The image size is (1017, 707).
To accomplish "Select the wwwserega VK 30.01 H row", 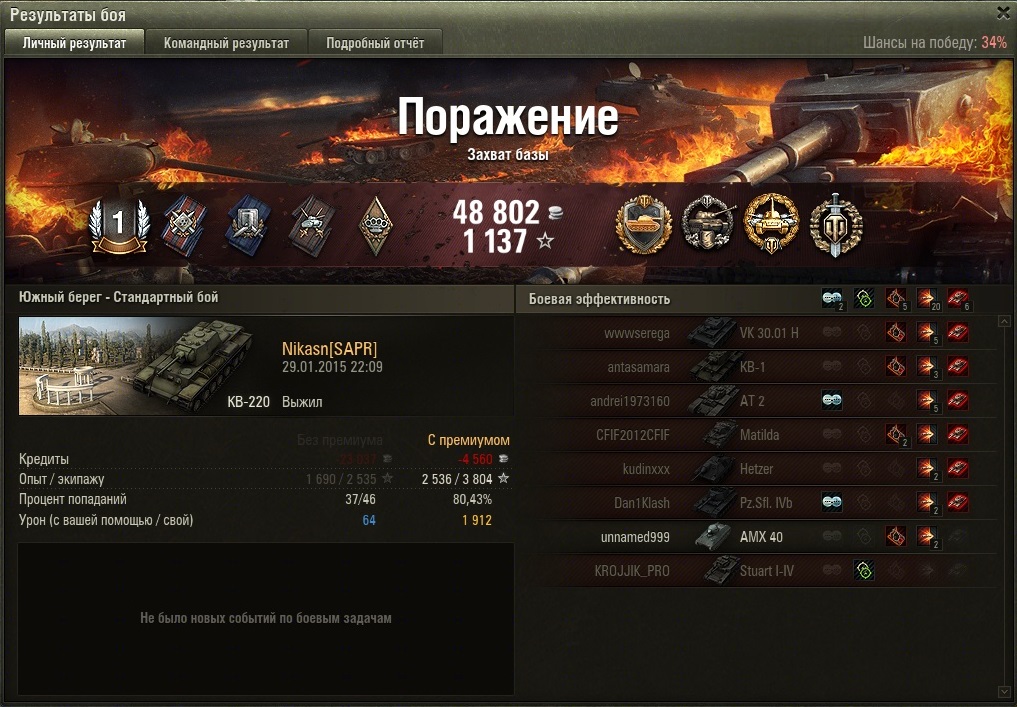I will coord(760,333).
